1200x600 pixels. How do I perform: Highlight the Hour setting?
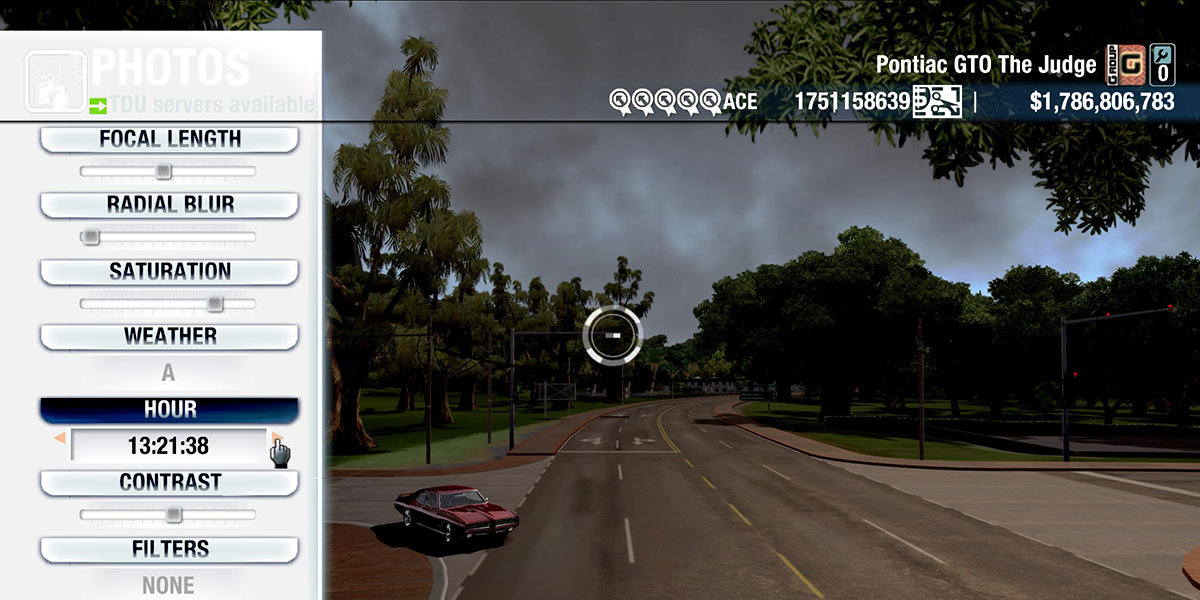[169, 410]
